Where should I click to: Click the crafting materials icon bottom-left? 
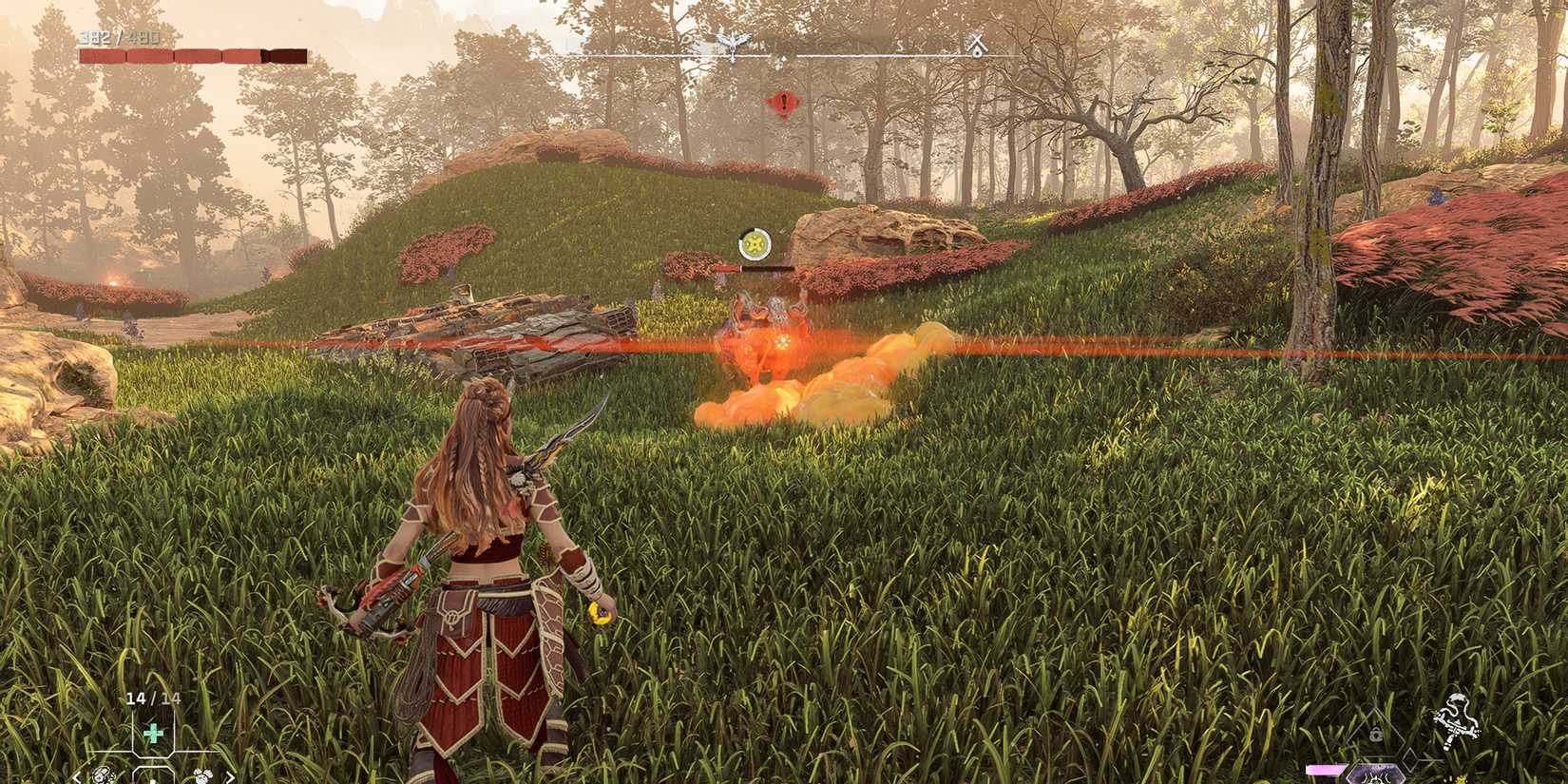102,775
